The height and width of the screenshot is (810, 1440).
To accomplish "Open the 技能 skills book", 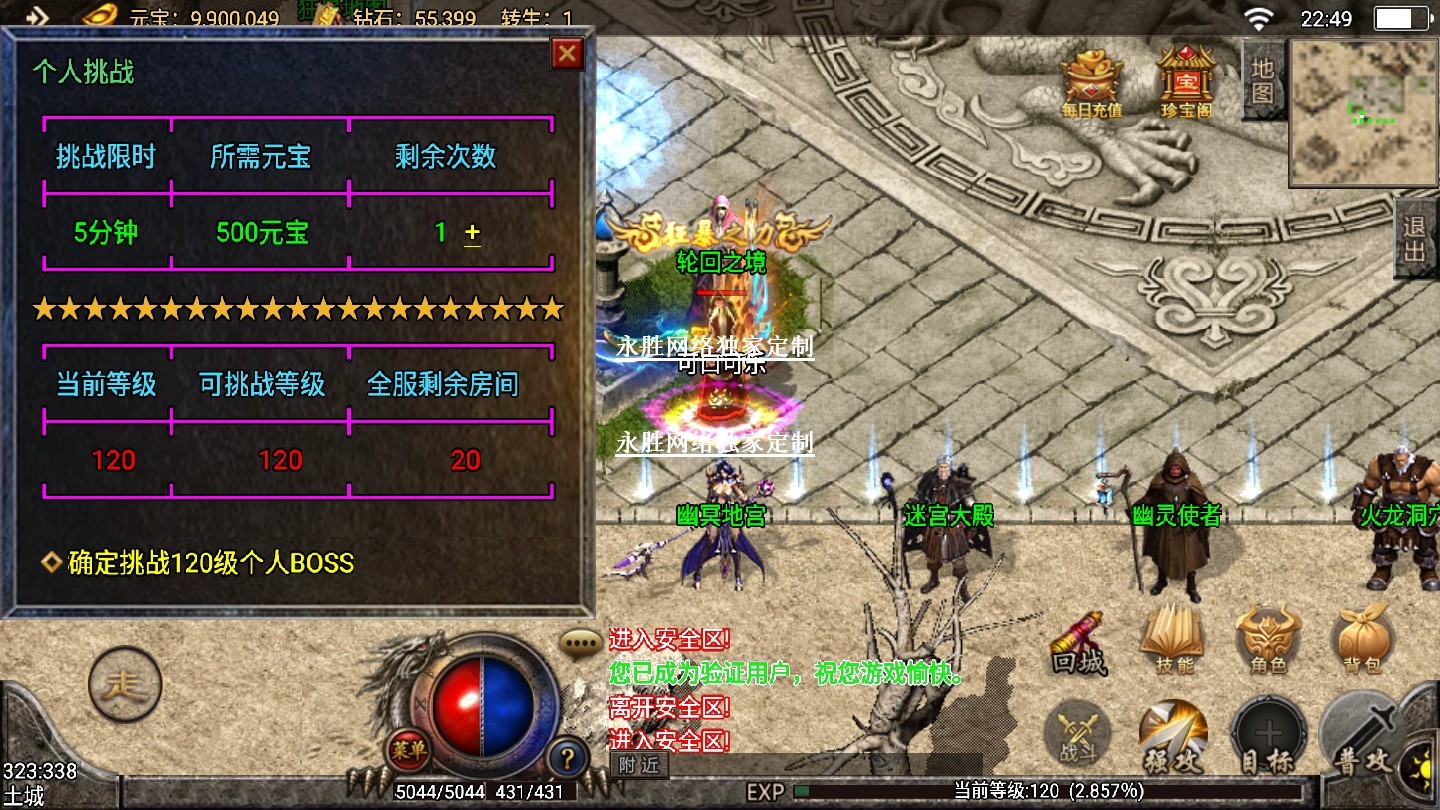I will [1173, 642].
